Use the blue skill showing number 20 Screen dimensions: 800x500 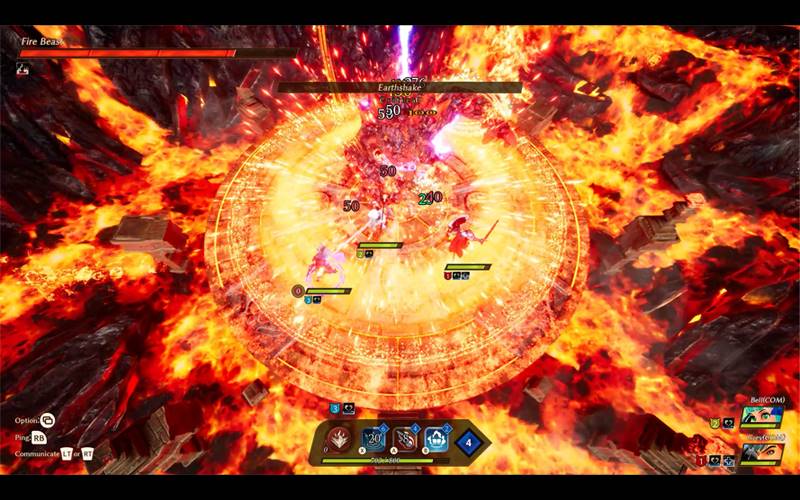(x=374, y=439)
